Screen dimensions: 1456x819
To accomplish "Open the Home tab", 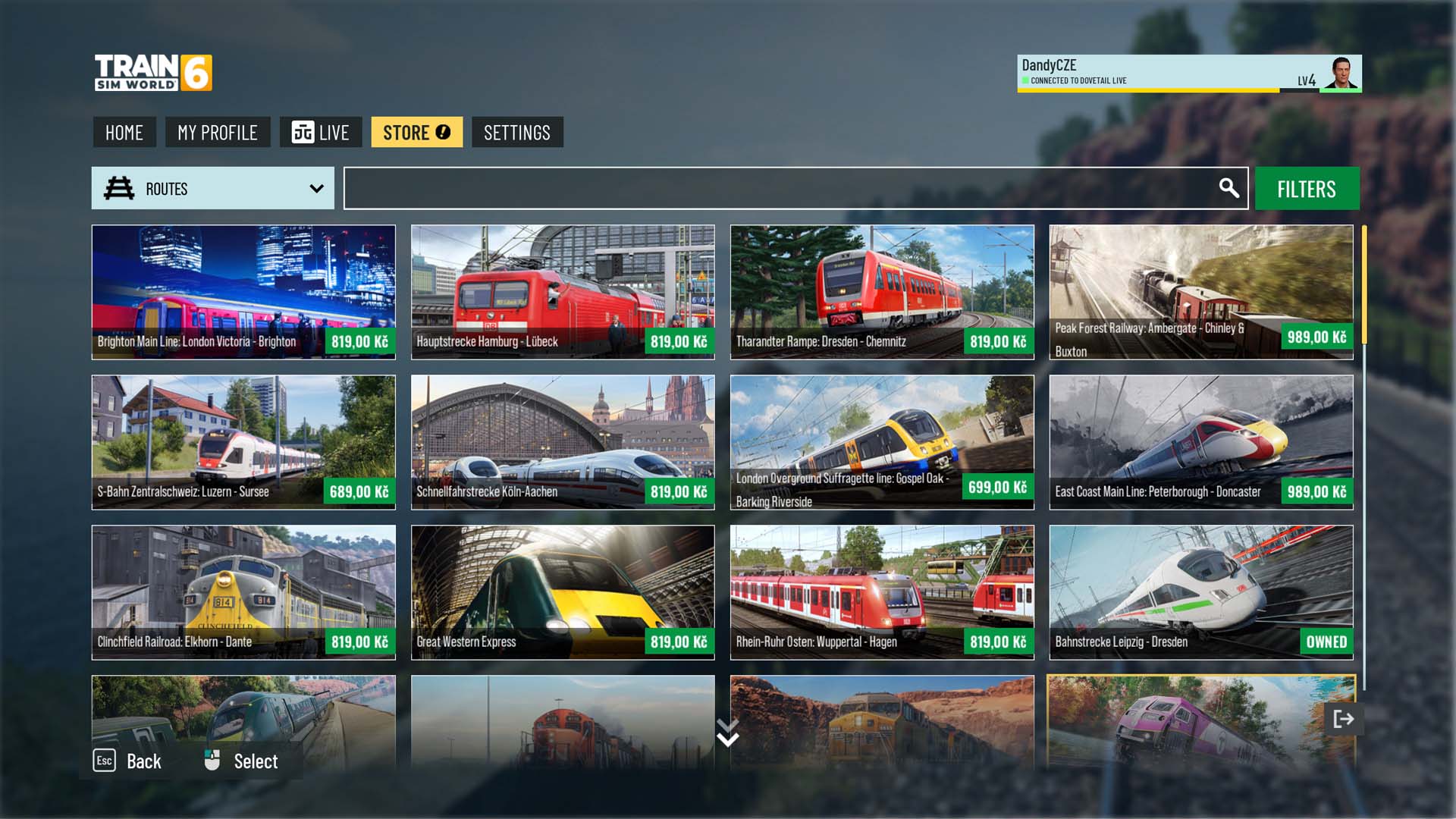I will point(124,133).
